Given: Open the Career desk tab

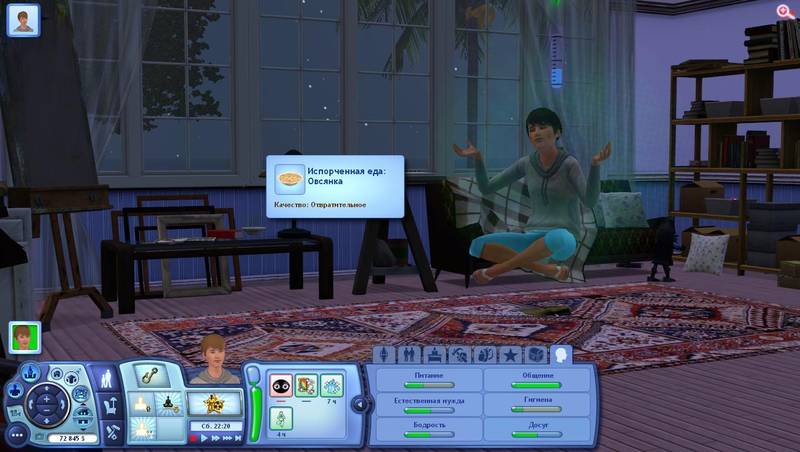Looking at the screenshot, I should click(x=434, y=354).
